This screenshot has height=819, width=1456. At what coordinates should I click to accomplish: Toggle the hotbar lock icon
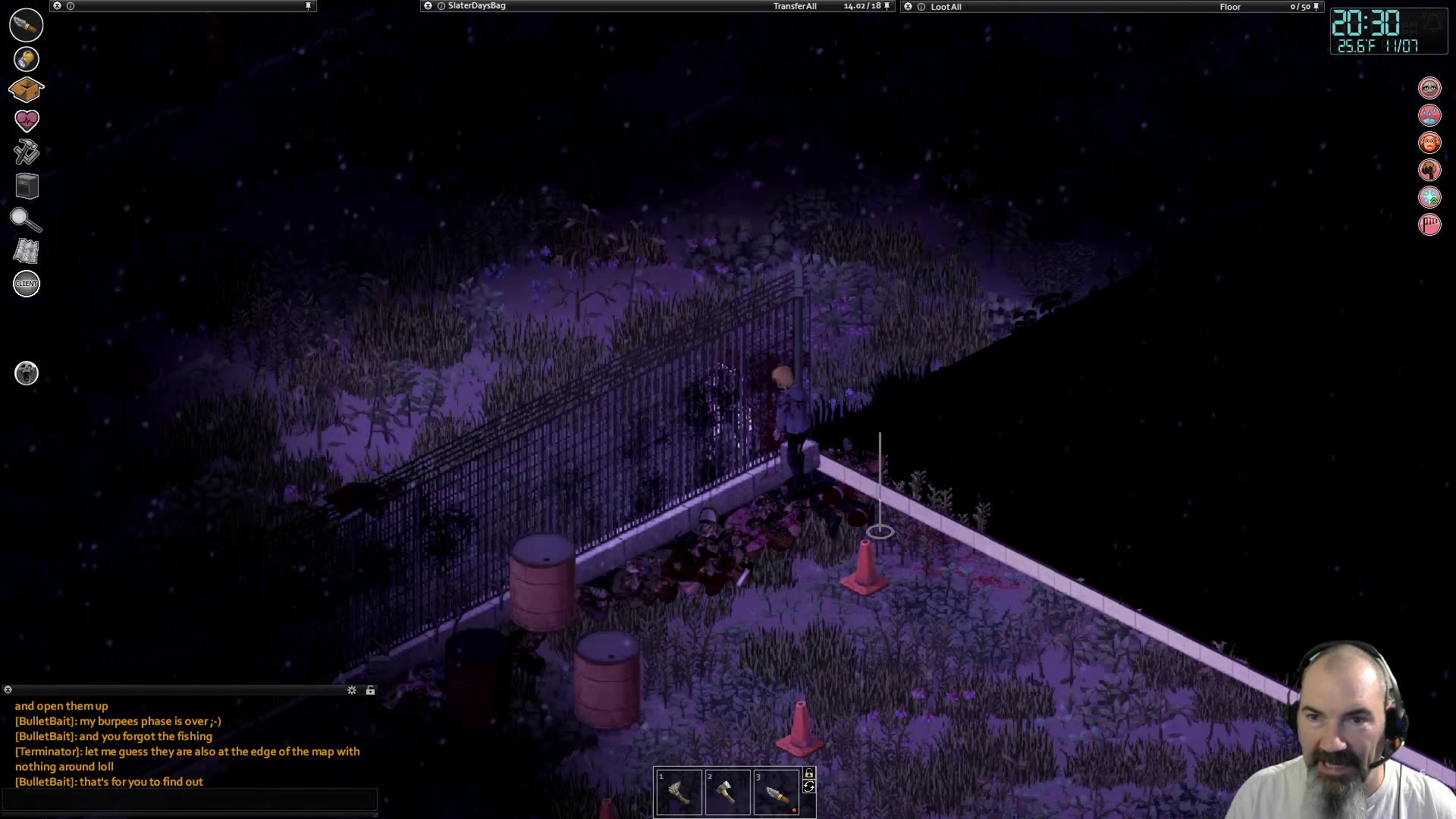808,772
